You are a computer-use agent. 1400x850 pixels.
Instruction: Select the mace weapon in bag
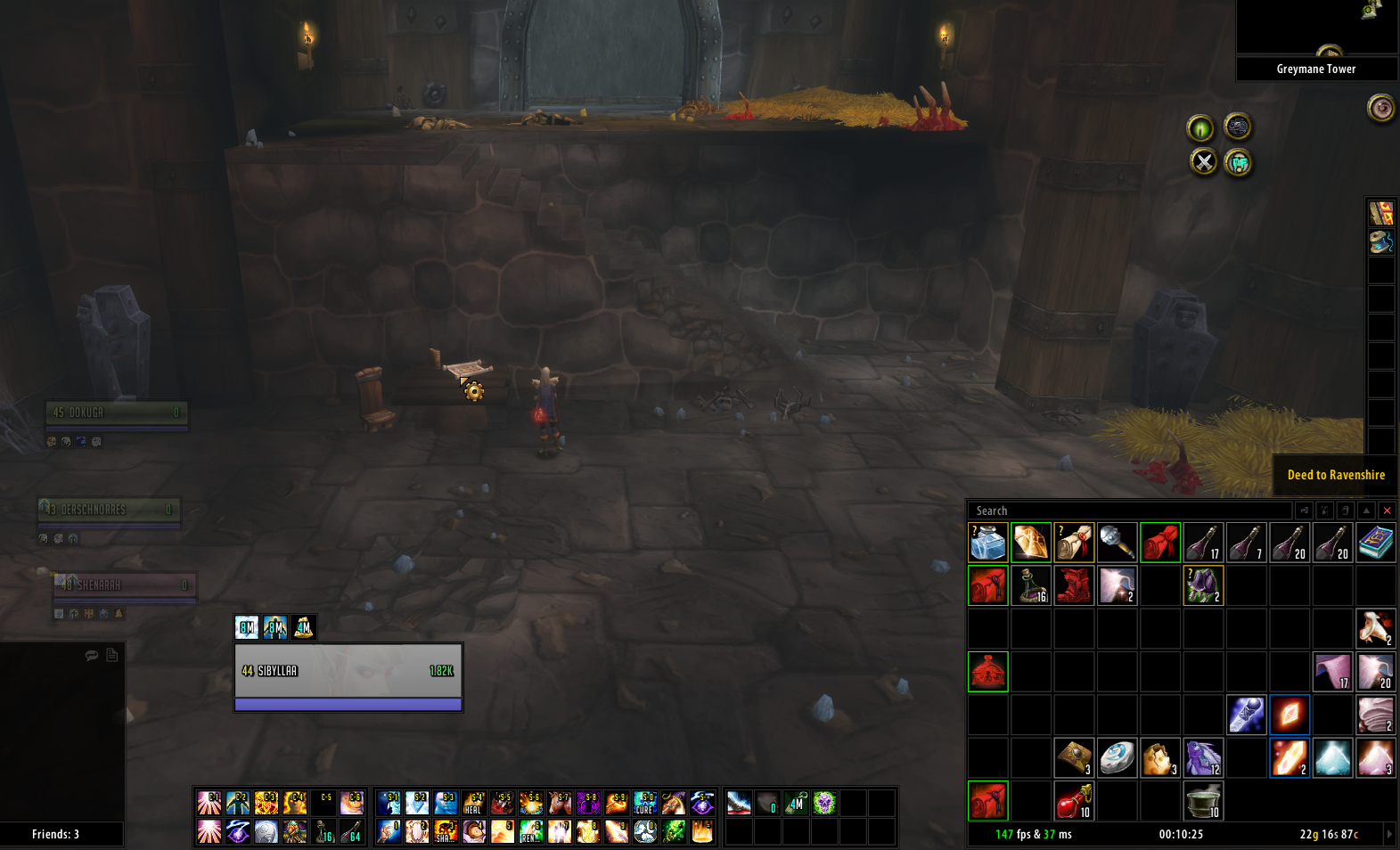point(1117,543)
